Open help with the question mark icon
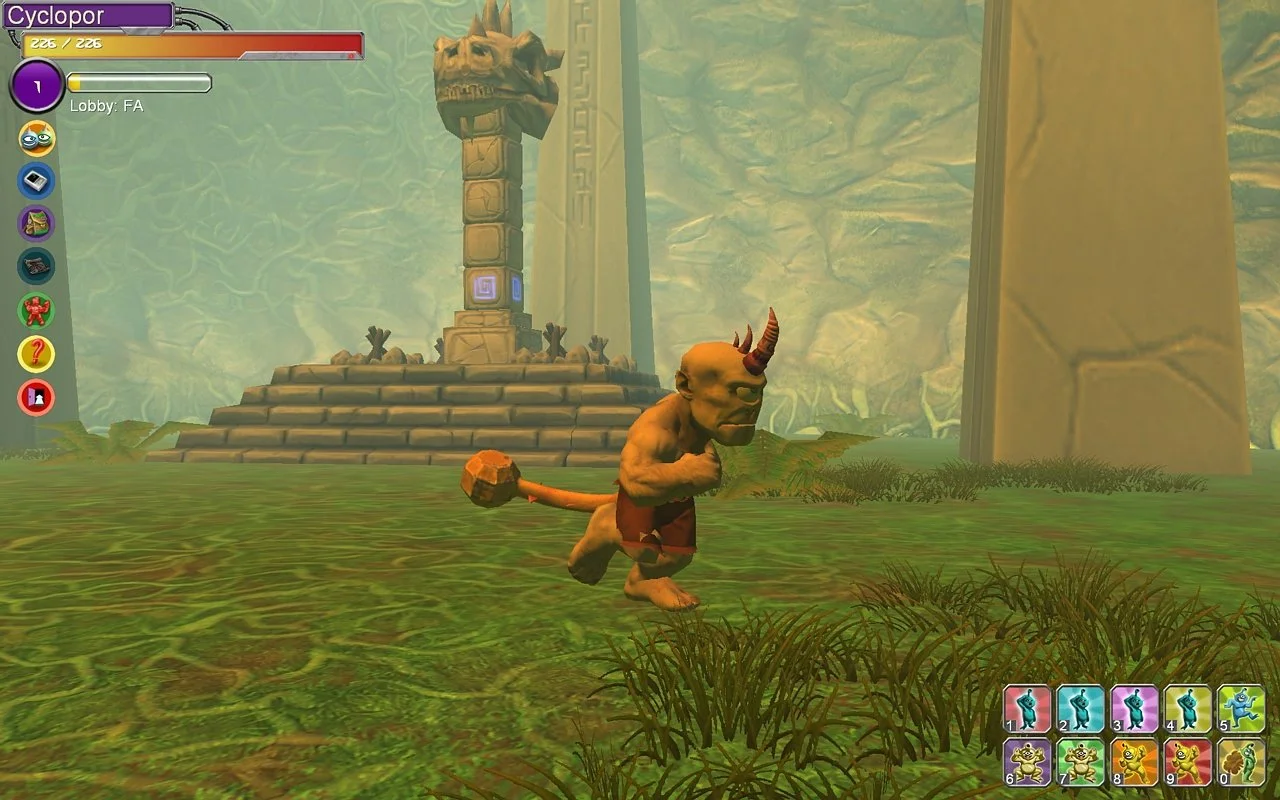This screenshot has width=1280, height=800. click(x=37, y=354)
